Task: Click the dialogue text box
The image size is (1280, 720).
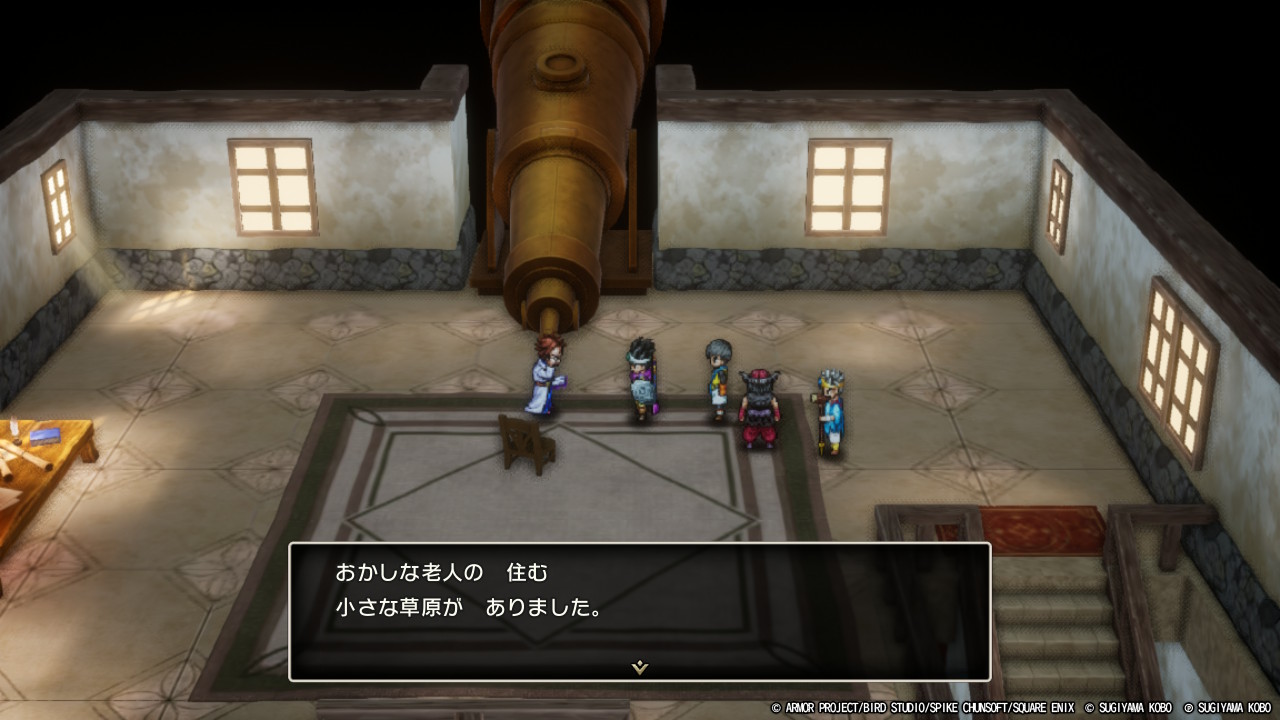Action: click(x=640, y=610)
